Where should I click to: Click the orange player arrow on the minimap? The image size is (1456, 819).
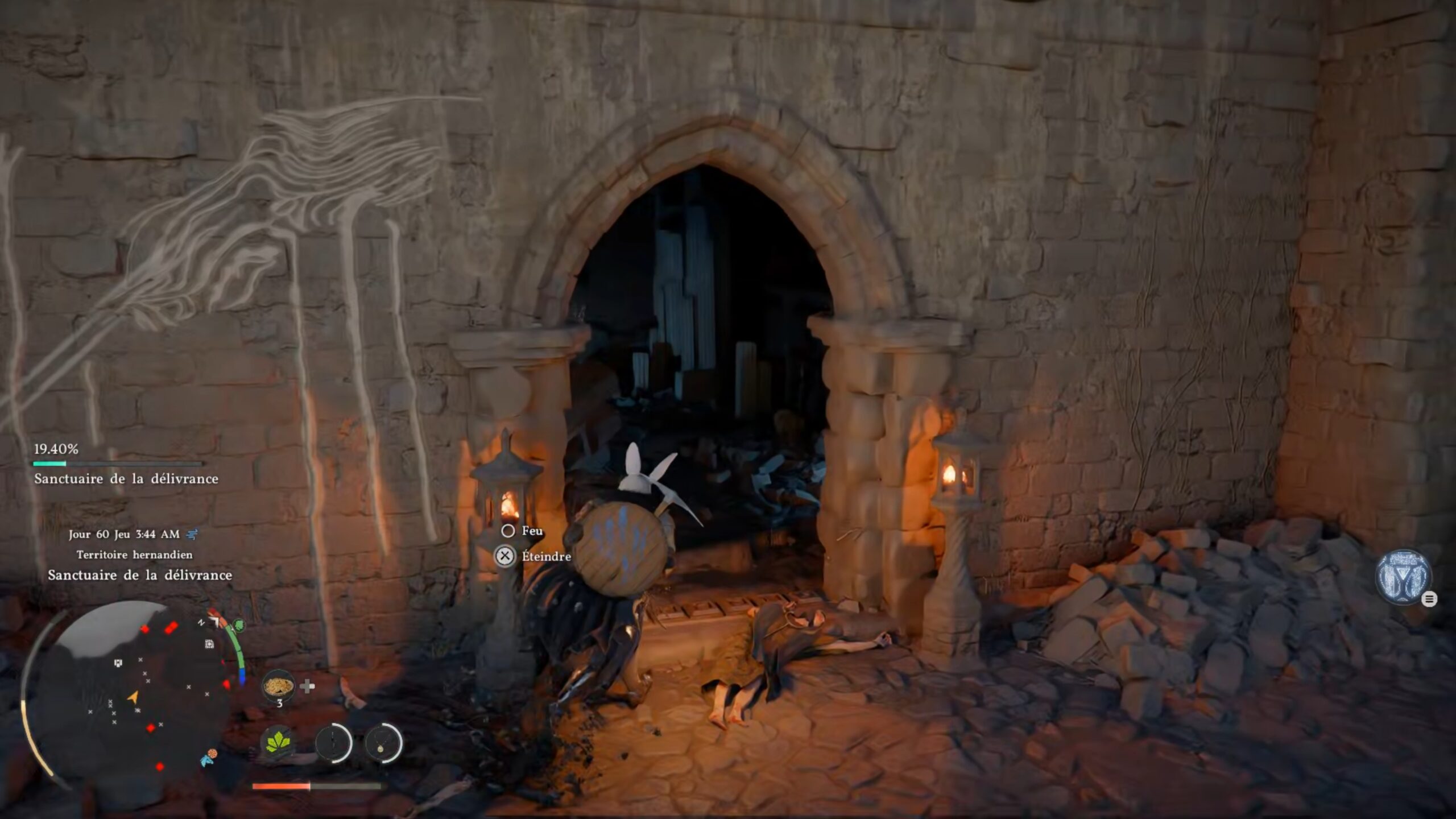pyautogui.click(x=133, y=697)
